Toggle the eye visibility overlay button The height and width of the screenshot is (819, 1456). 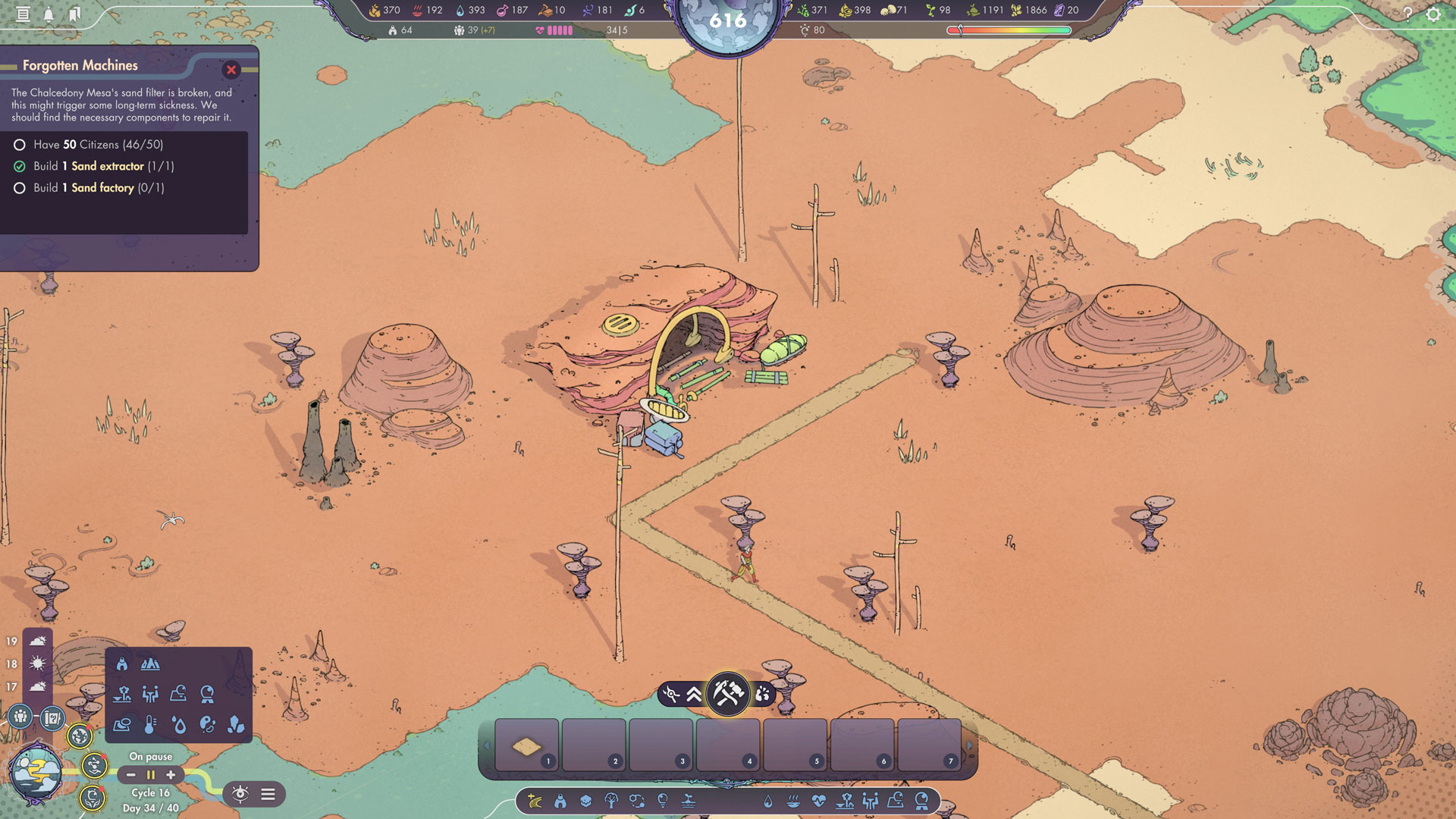pos(240,794)
